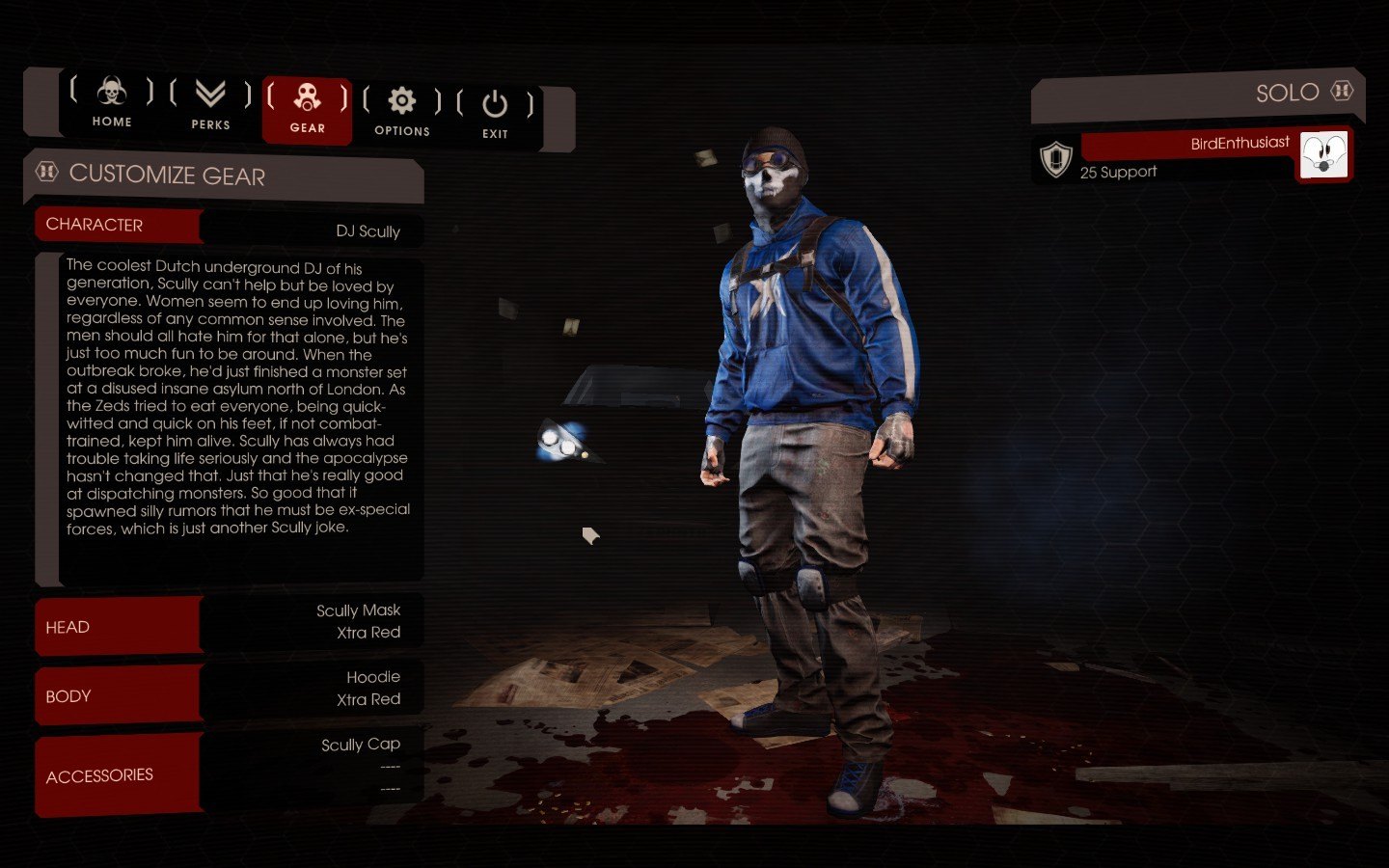Select the Gear tab
Screen dimensions: 1389x868
click(307, 108)
